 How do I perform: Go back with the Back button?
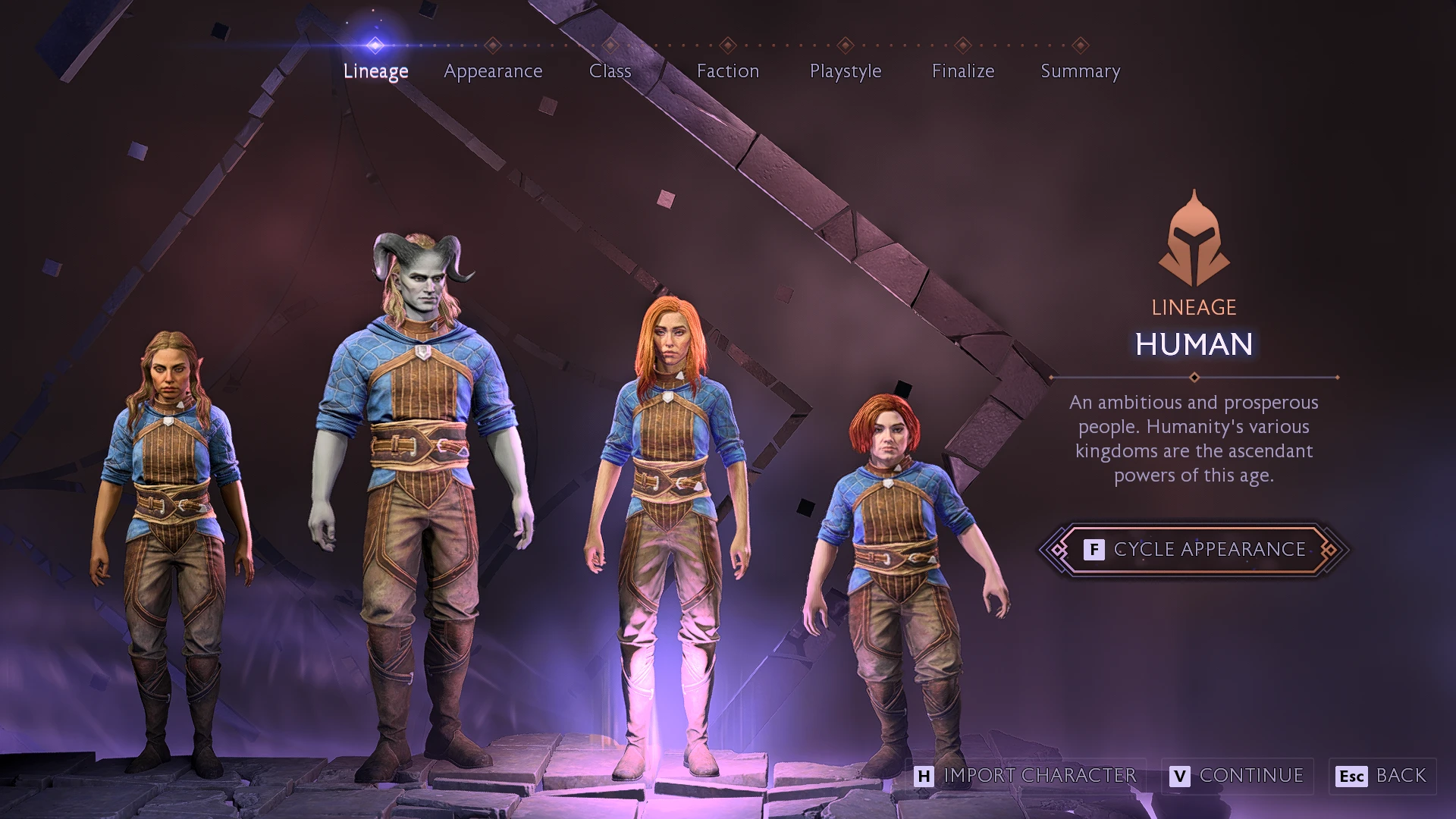pyautogui.click(x=1383, y=776)
